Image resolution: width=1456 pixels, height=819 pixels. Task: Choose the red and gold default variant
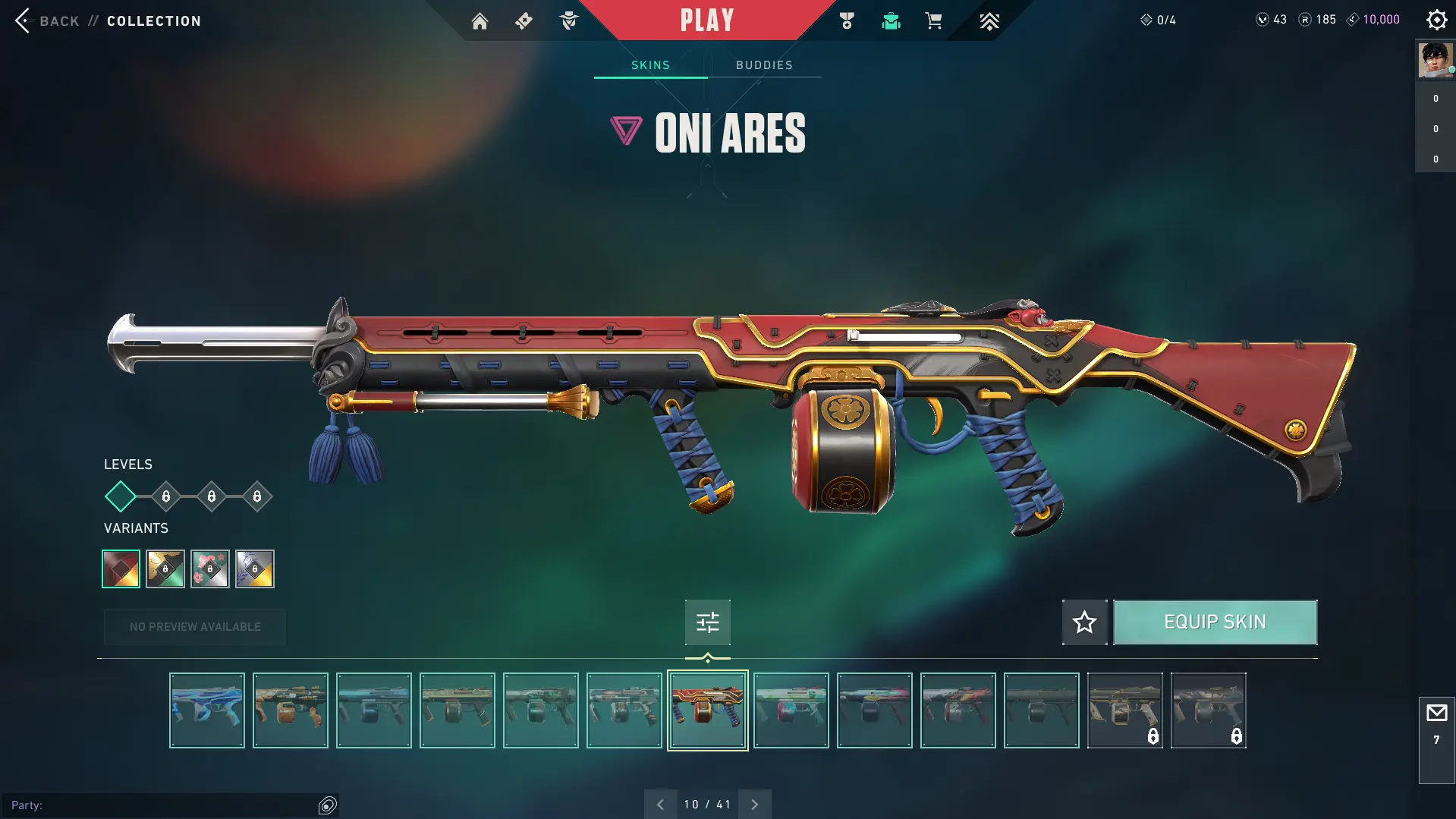point(121,569)
